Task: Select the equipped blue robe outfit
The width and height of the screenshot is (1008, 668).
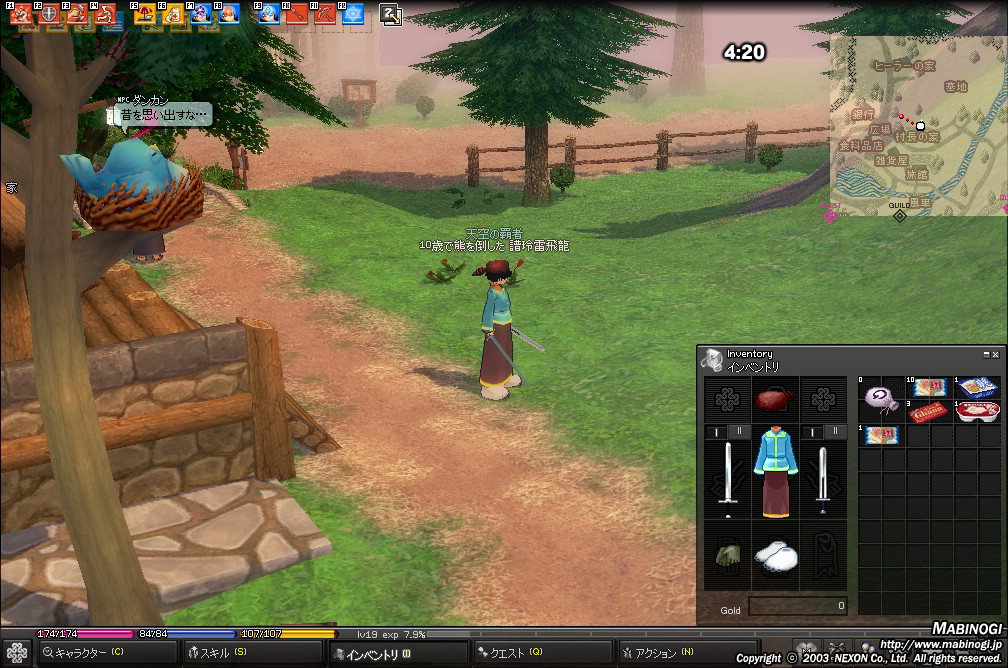Action: point(775,471)
